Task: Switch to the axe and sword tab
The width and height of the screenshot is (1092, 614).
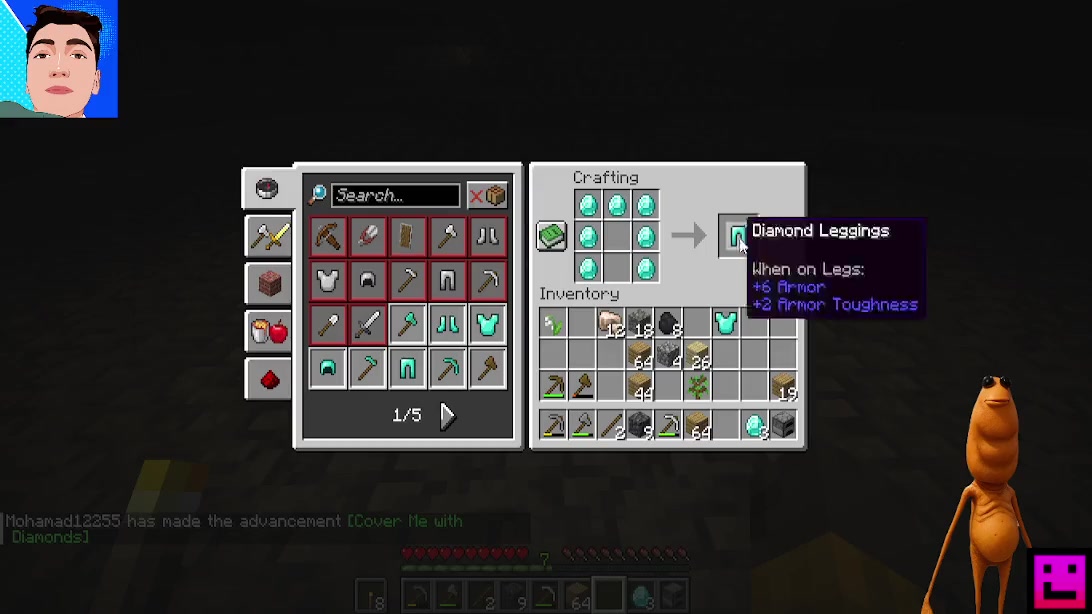Action: (x=268, y=237)
